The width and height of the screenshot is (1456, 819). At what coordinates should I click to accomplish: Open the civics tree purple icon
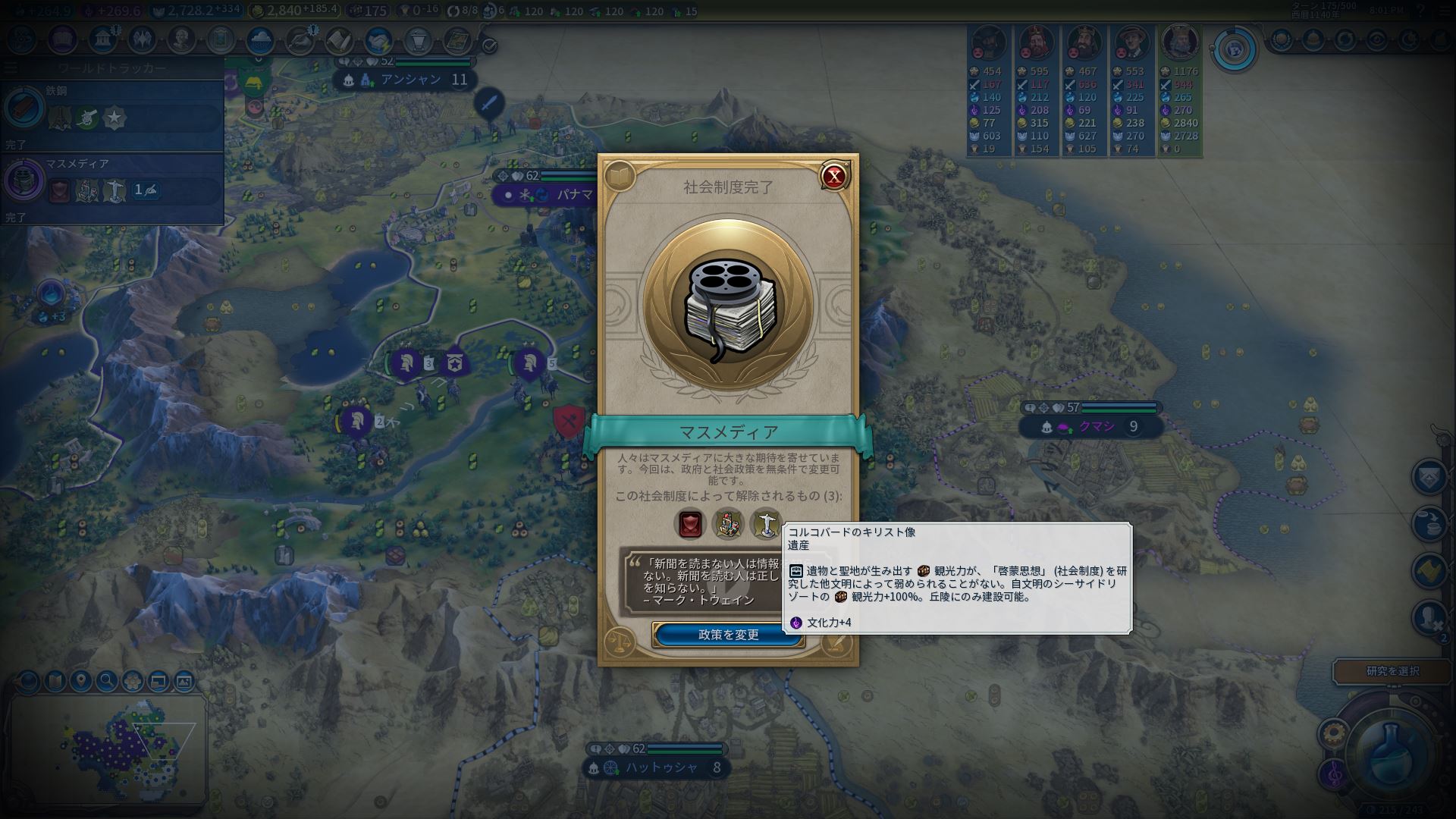pyautogui.click(x=63, y=39)
